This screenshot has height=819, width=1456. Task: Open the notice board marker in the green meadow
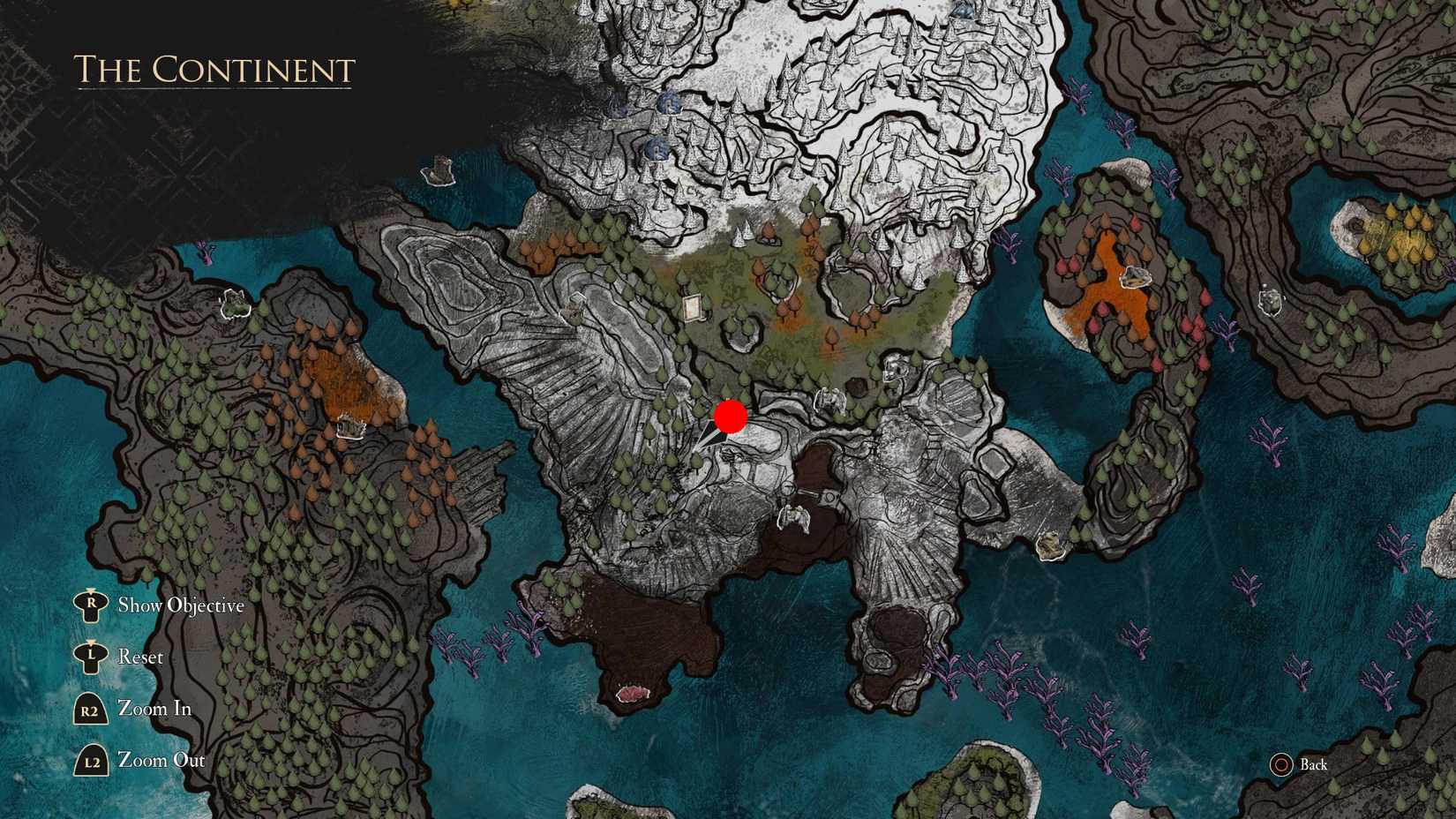pos(692,307)
